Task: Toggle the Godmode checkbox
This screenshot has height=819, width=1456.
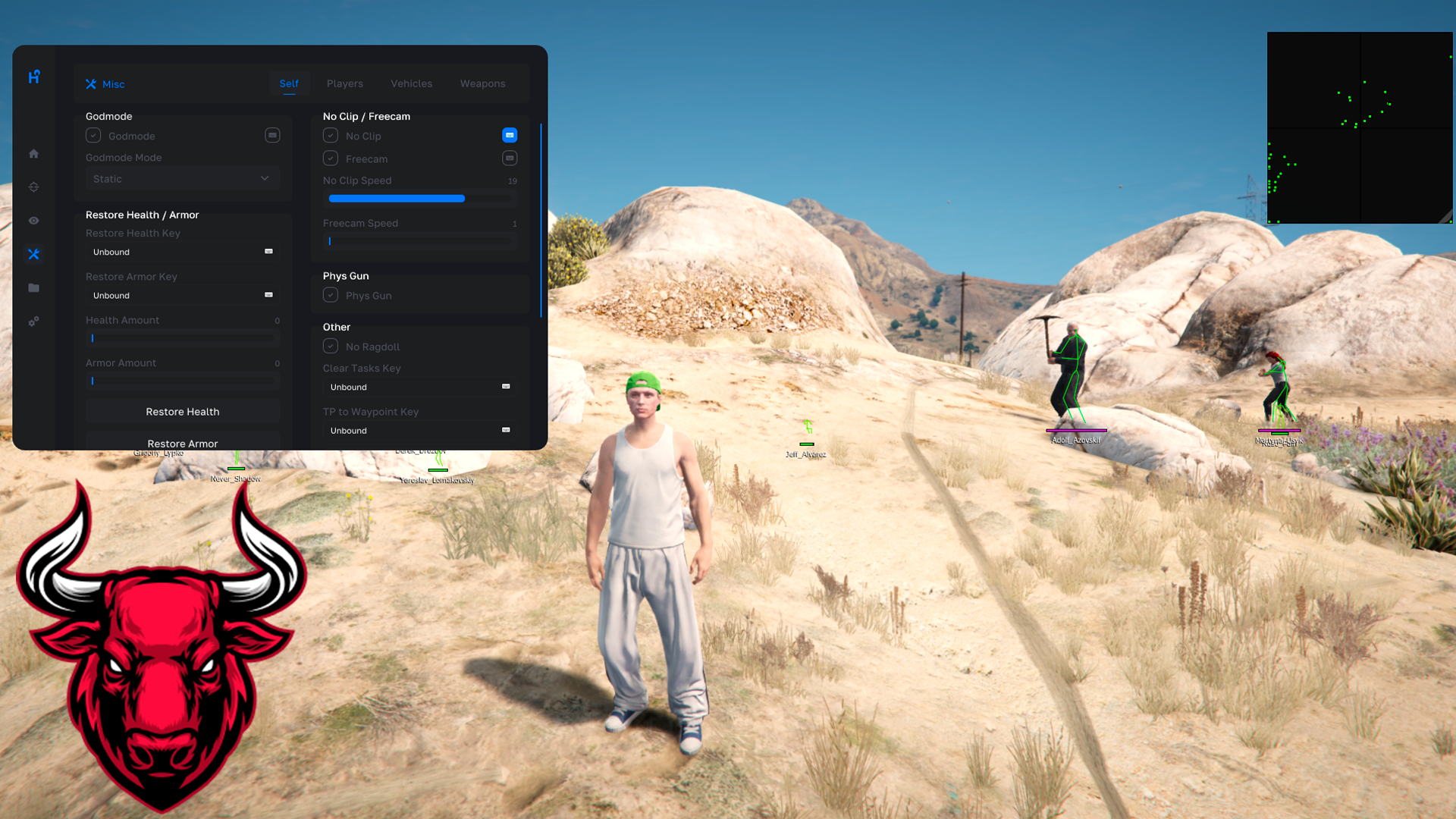Action: 93,136
